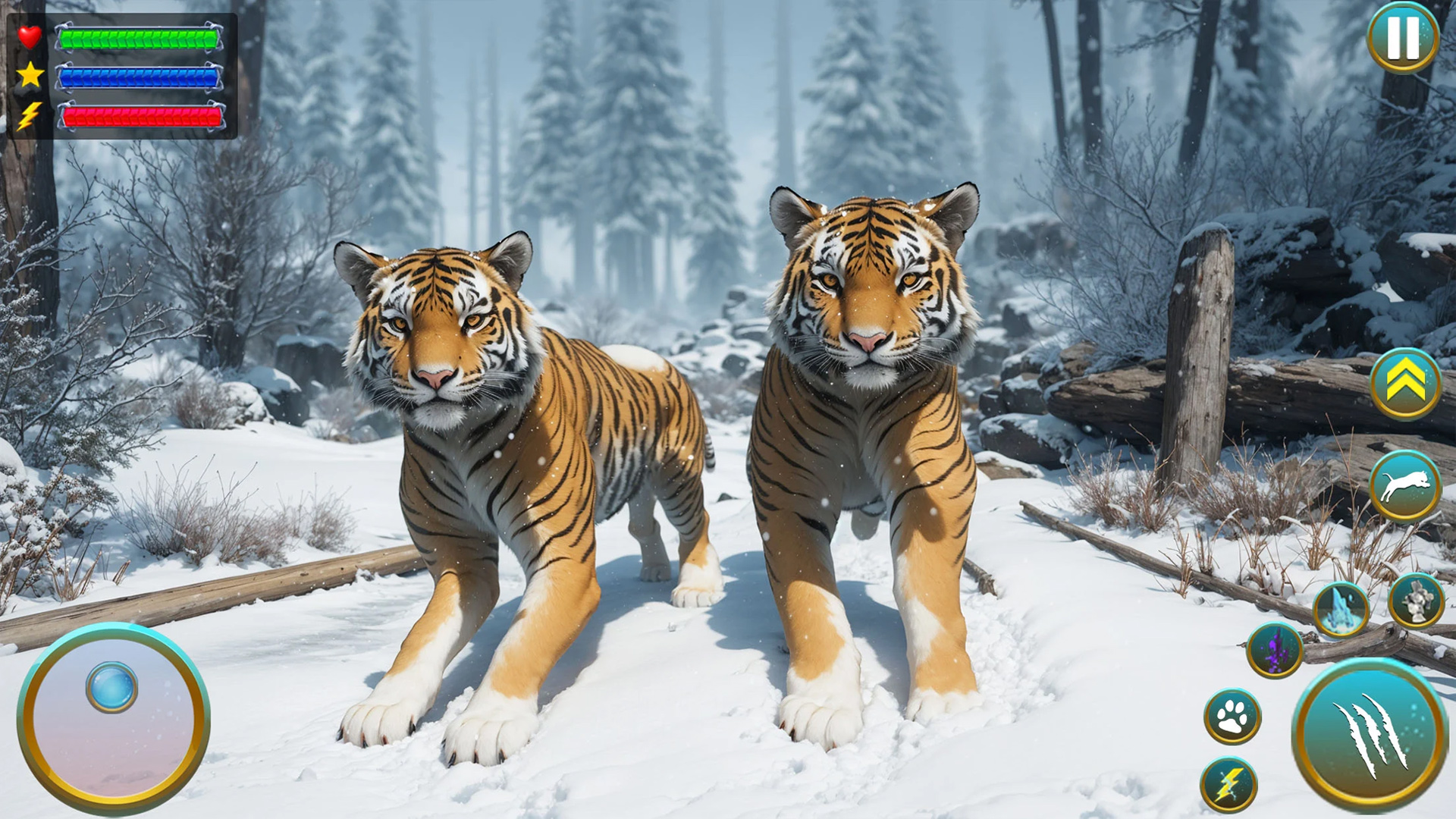Tap the stats panel in the top left
1456x819 pixels.
tap(121, 76)
